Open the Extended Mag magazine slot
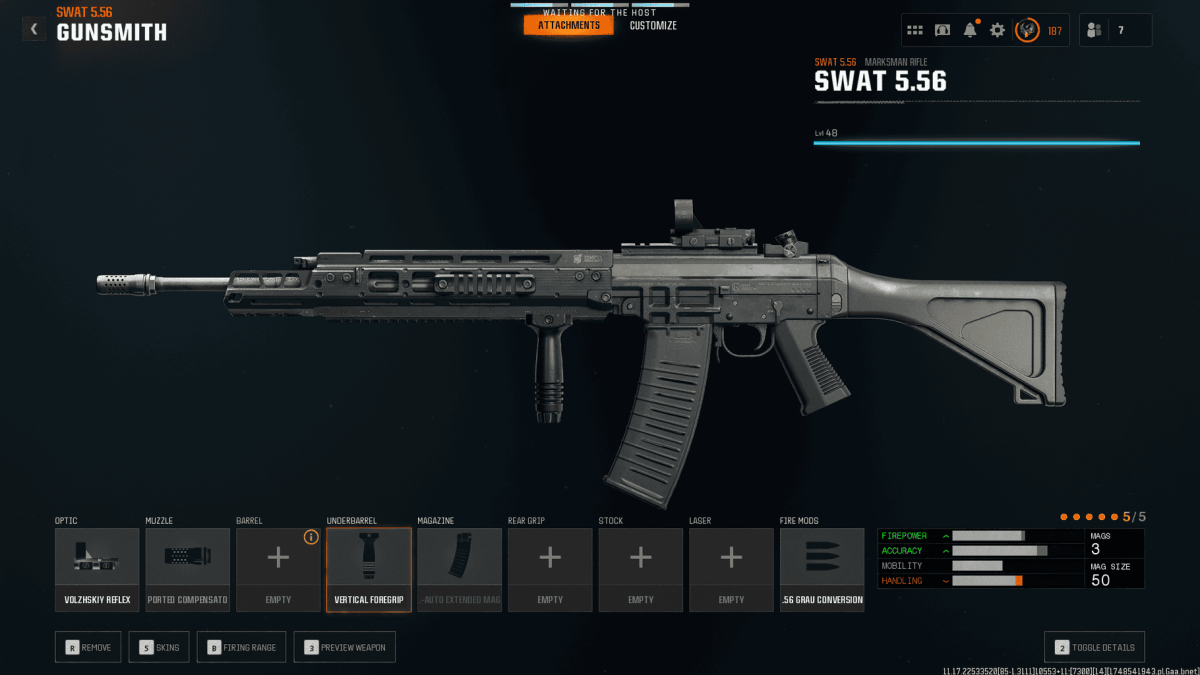Viewport: 1200px width, 675px height. tap(459, 569)
